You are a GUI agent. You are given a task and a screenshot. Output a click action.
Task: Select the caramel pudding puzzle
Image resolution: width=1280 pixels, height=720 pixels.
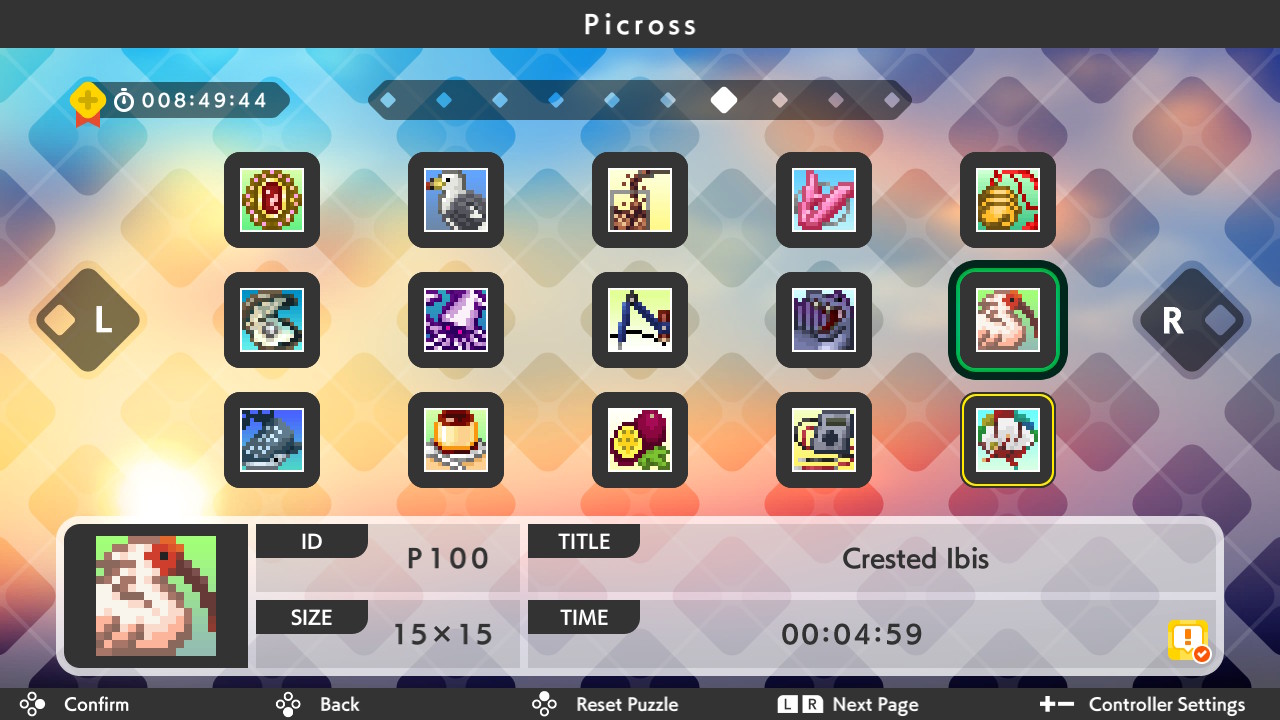tap(456, 440)
